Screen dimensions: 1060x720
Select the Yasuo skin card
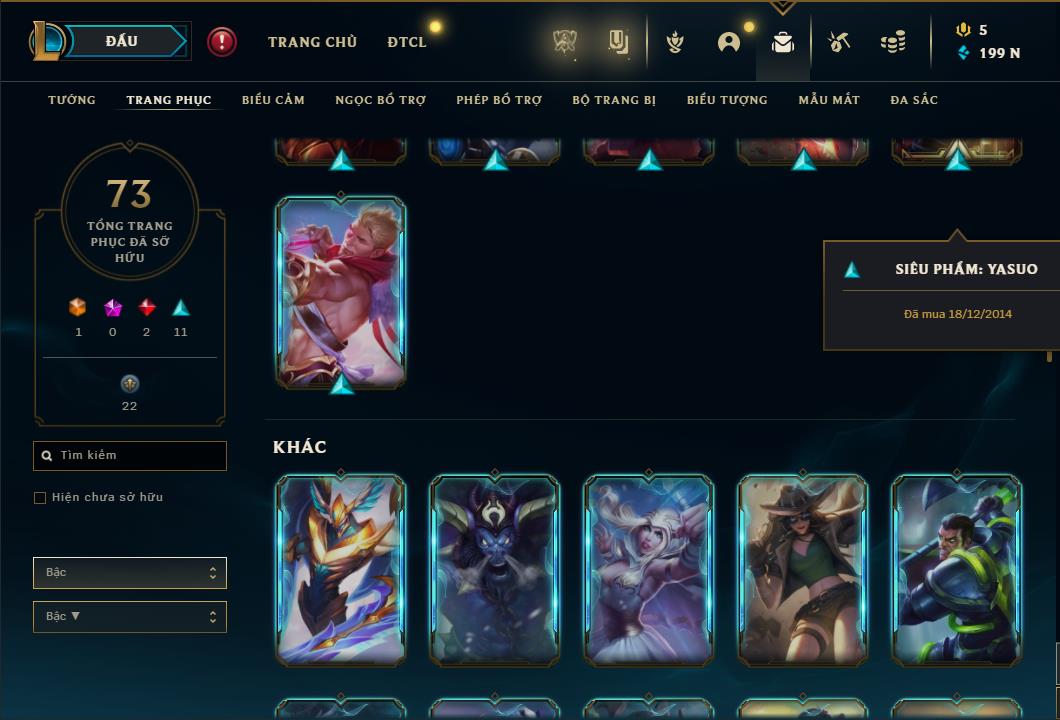[x=341, y=291]
